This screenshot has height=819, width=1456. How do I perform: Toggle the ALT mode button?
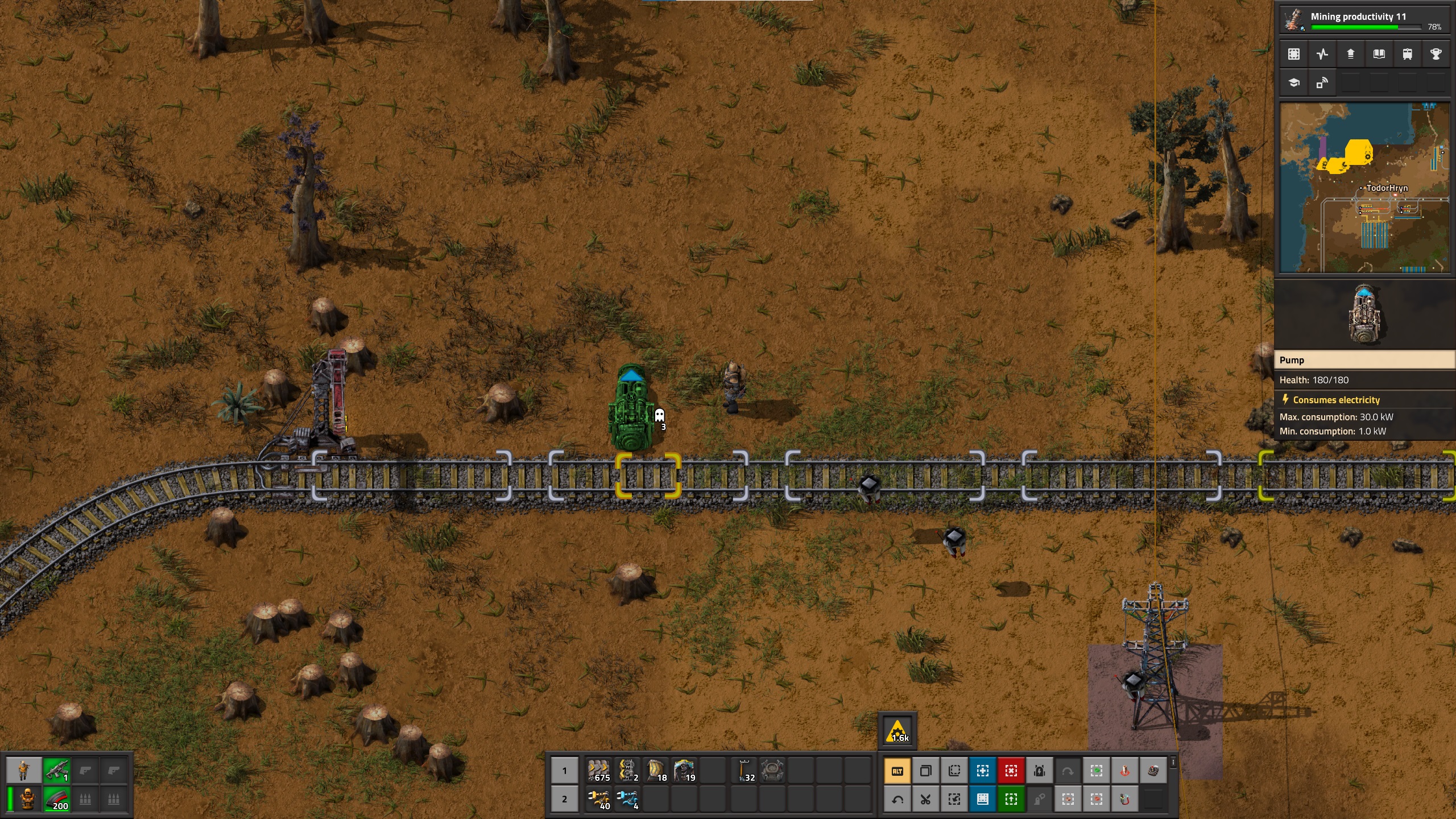897,771
